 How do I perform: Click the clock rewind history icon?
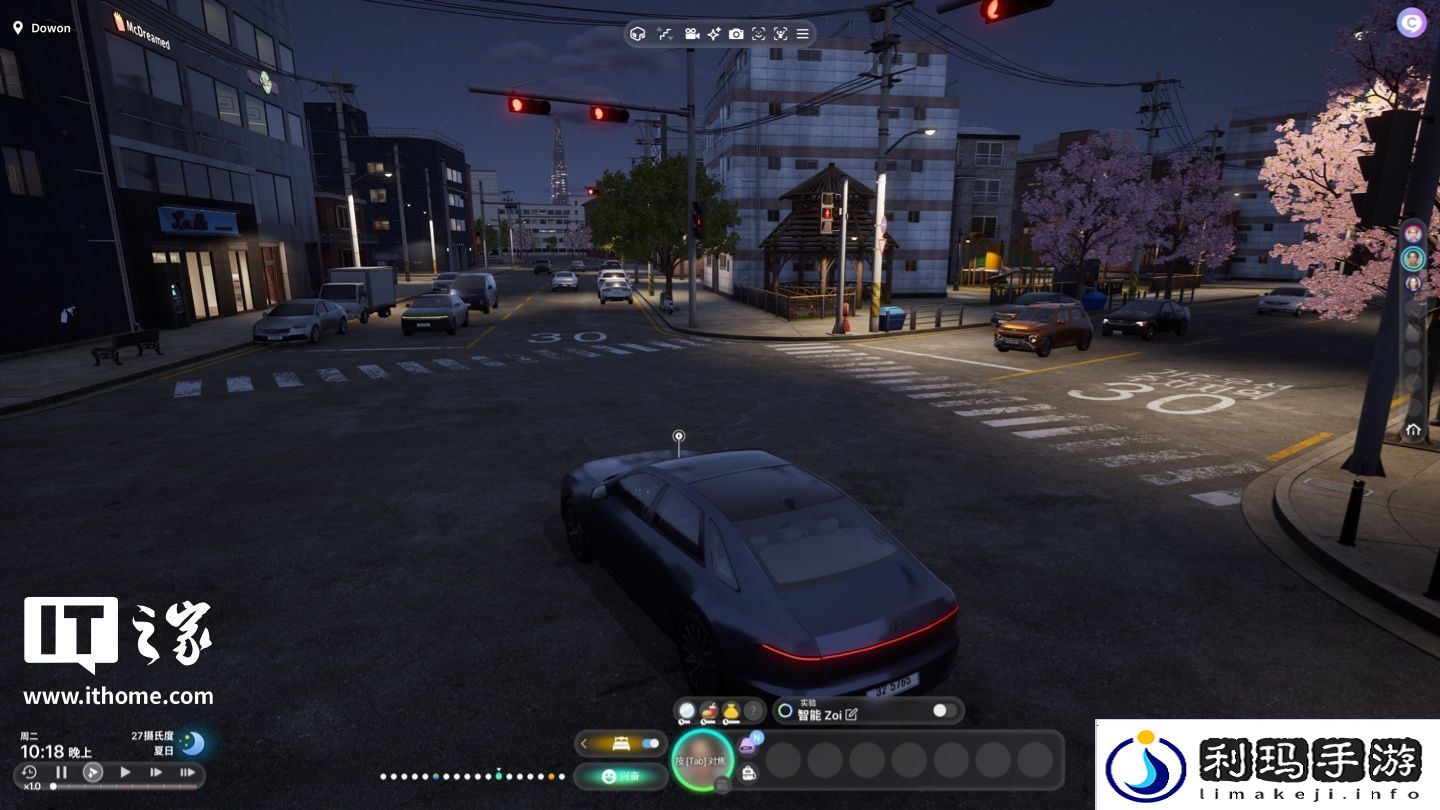pyautogui.click(x=29, y=772)
